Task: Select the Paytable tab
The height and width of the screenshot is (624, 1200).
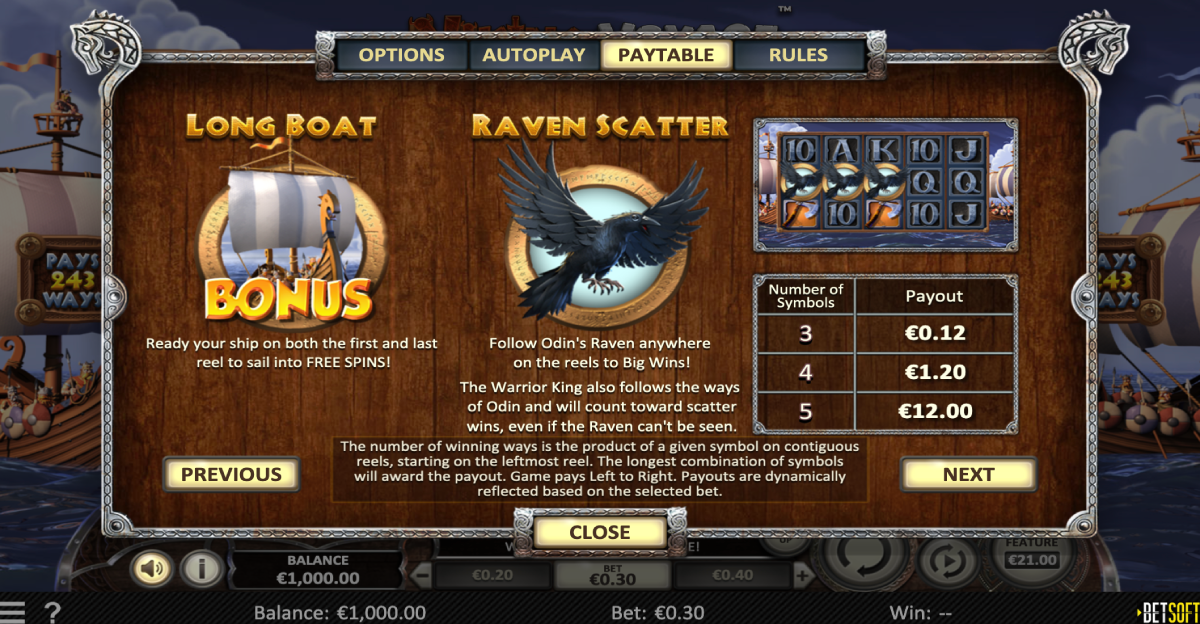Action: 666,55
